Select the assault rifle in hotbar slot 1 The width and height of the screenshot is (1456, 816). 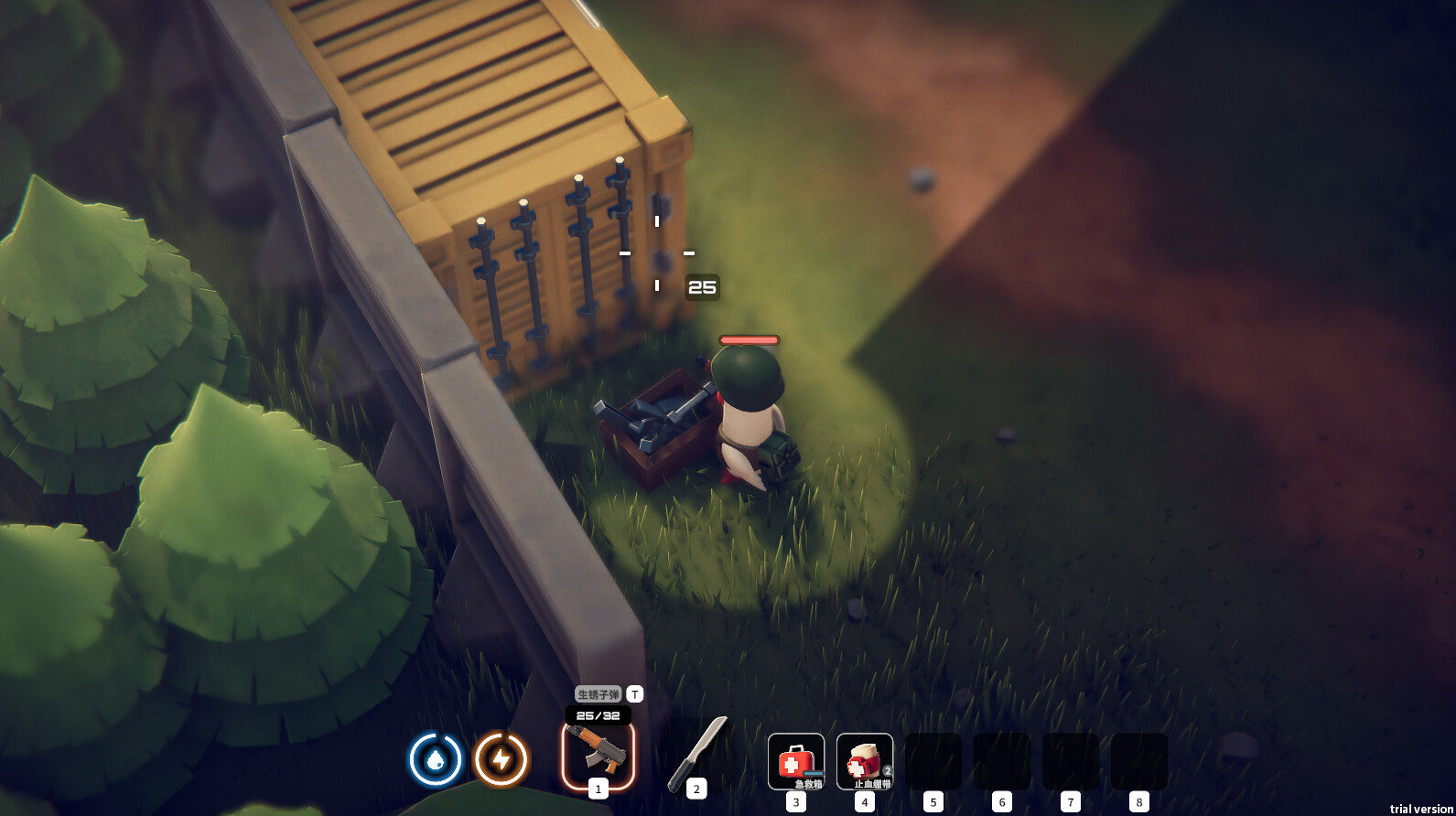tap(598, 756)
